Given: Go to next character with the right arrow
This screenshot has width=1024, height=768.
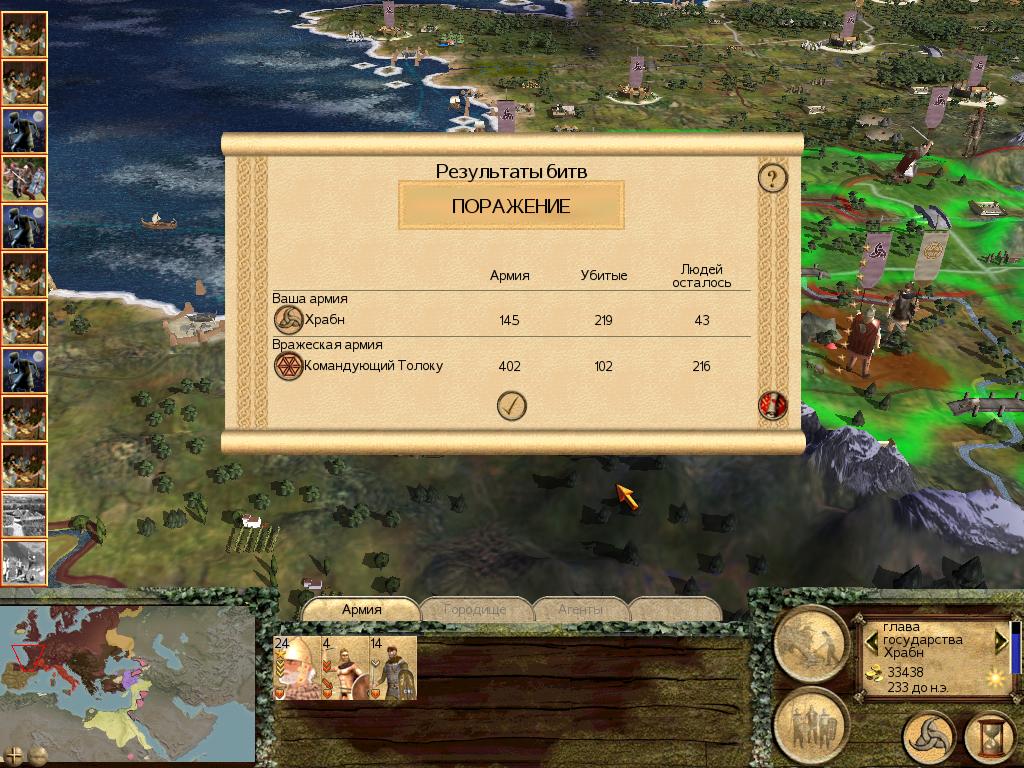Looking at the screenshot, I should [x=1001, y=639].
